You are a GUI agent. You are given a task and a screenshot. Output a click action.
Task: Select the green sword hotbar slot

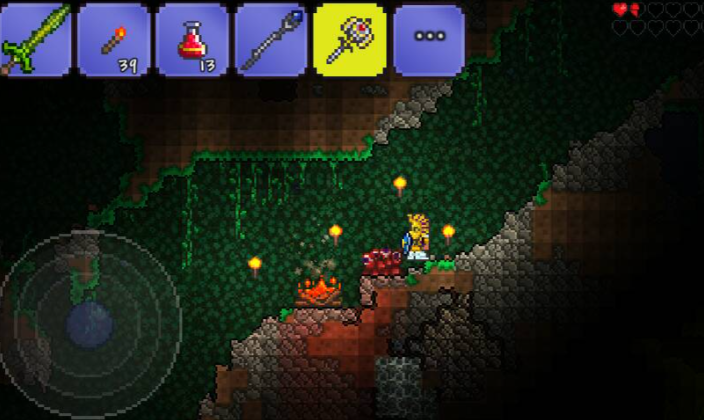(35, 40)
